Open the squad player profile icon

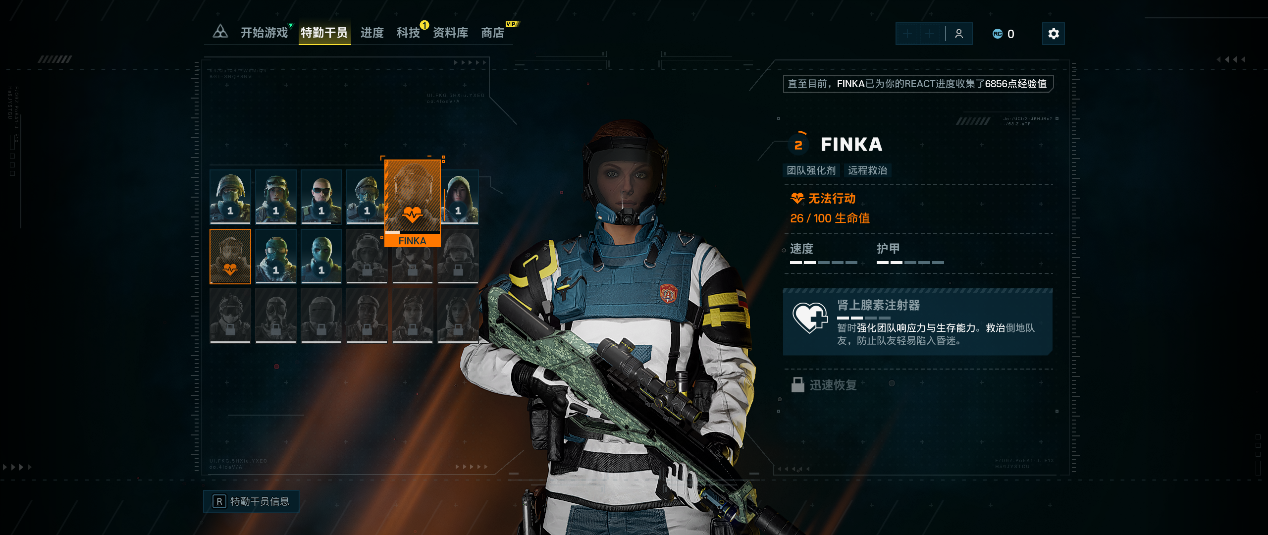pos(958,34)
